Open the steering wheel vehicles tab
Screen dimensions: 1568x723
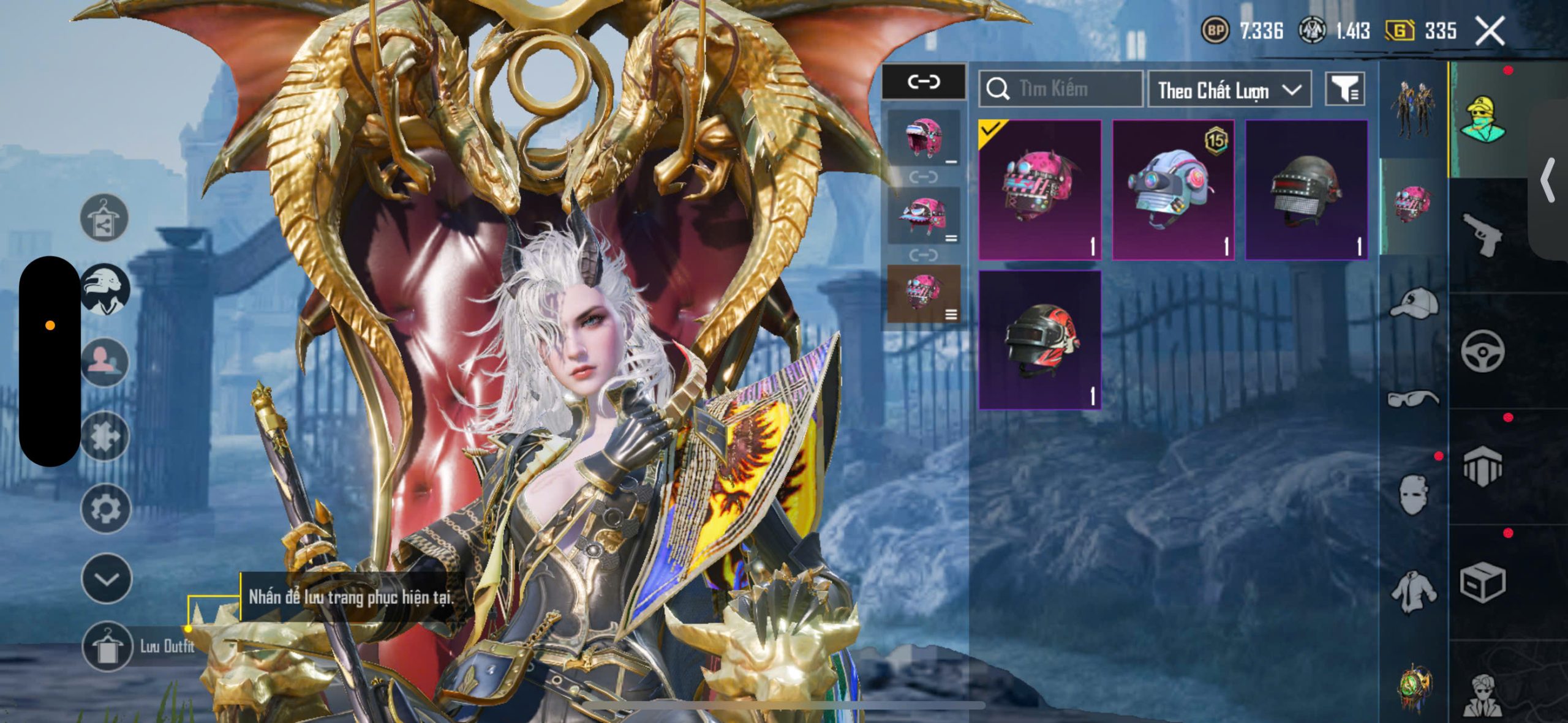pos(1482,351)
